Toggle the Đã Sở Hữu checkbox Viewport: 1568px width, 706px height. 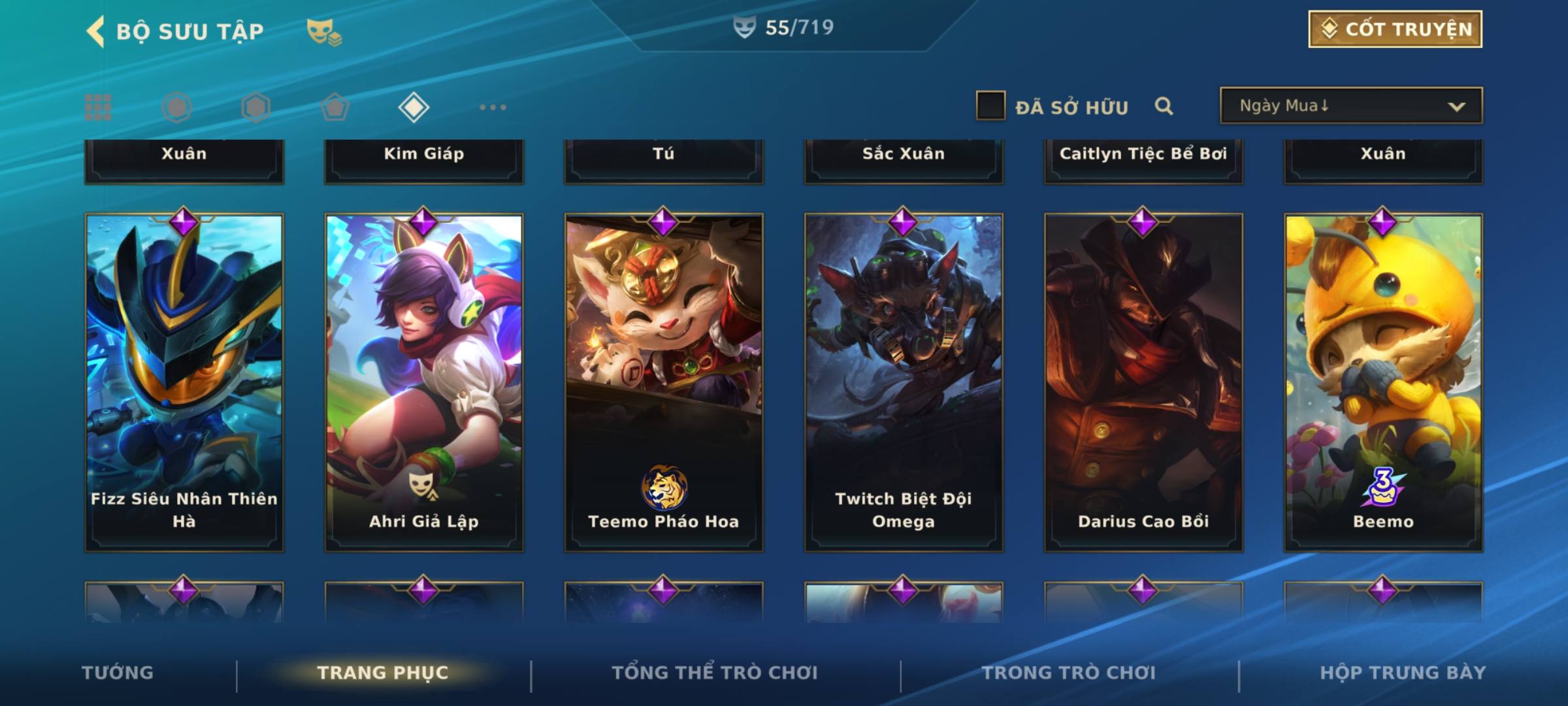click(990, 106)
